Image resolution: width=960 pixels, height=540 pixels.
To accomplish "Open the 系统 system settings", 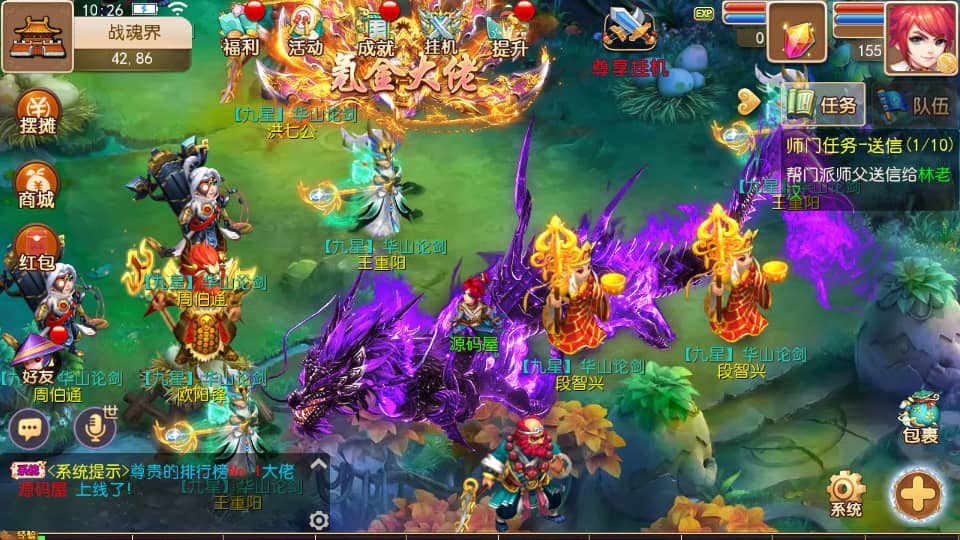I will [845, 495].
